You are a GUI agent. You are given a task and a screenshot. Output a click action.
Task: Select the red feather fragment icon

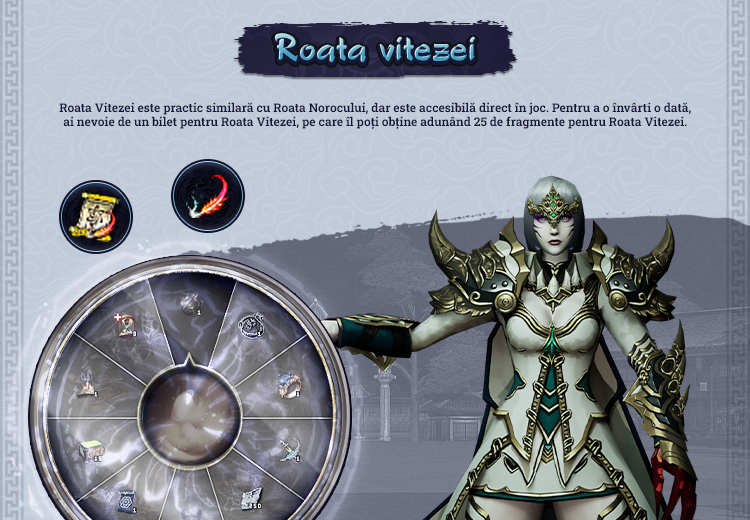[208, 195]
